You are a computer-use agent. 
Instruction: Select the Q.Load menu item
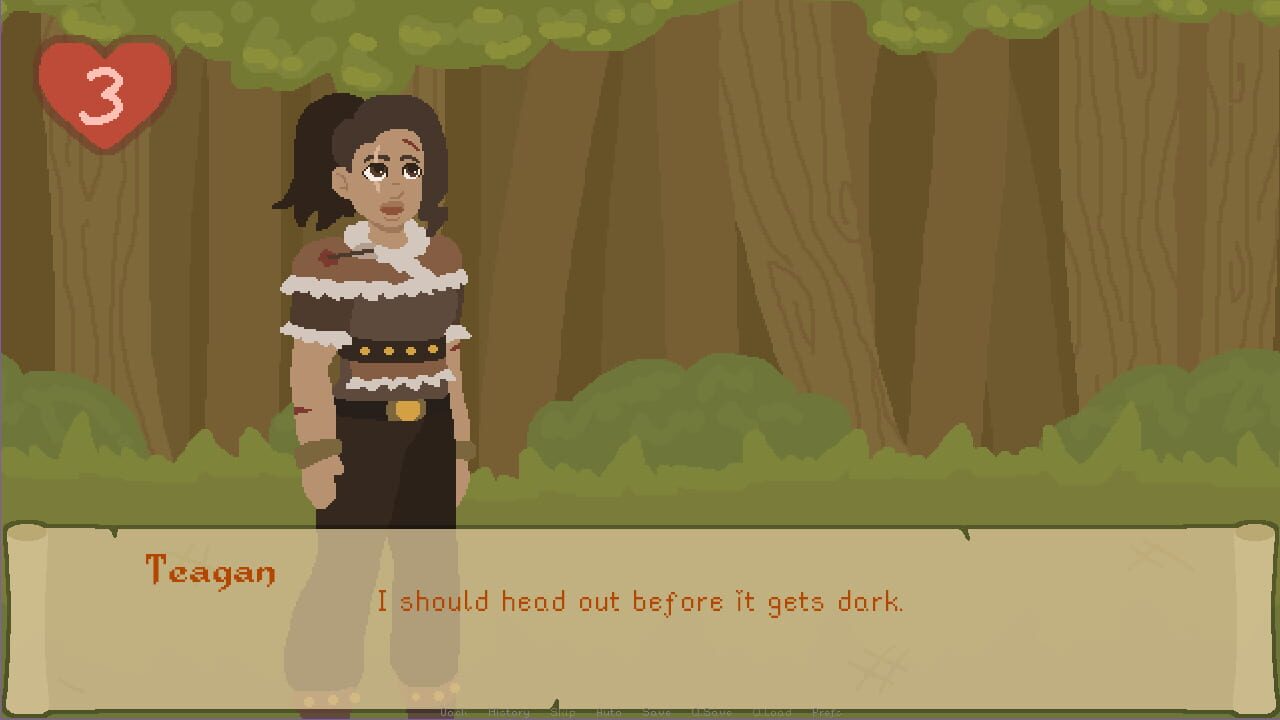[x=770, y=714]
